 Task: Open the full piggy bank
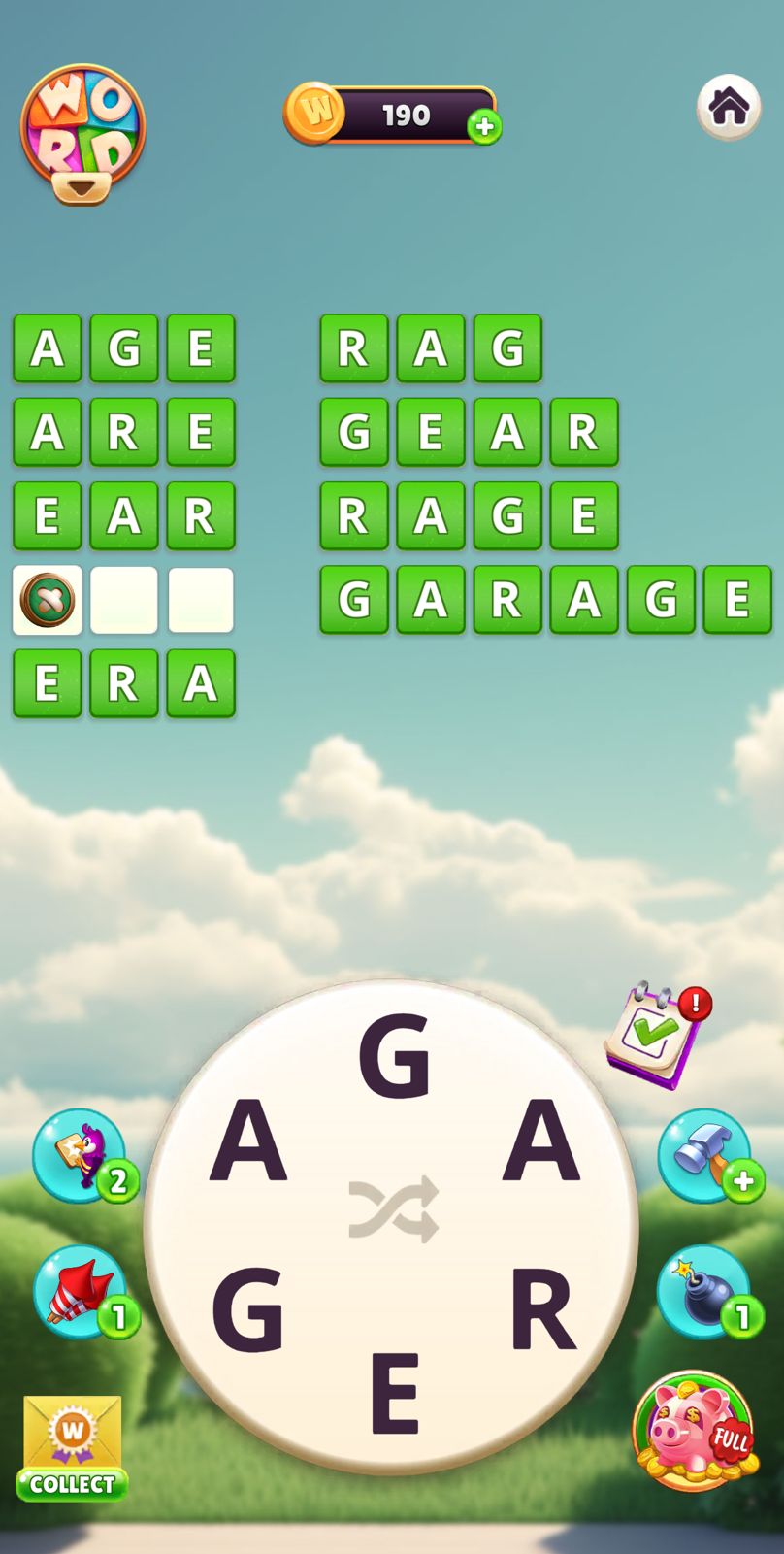pos(695,1430)
